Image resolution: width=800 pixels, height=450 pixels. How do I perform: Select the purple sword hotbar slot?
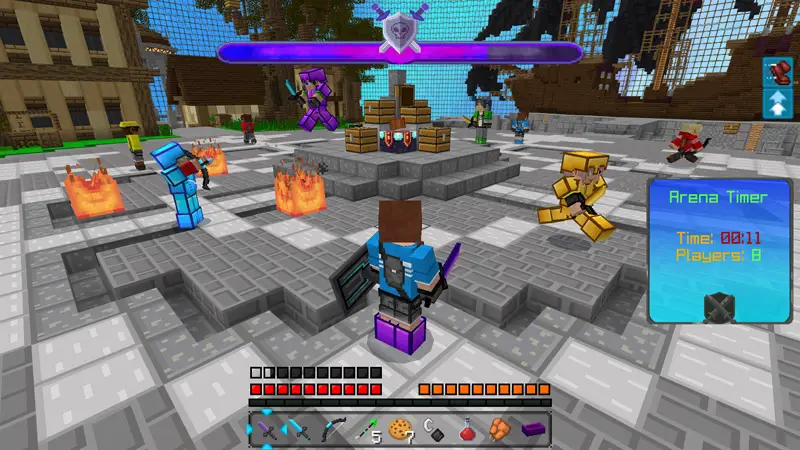pos(268,430)
